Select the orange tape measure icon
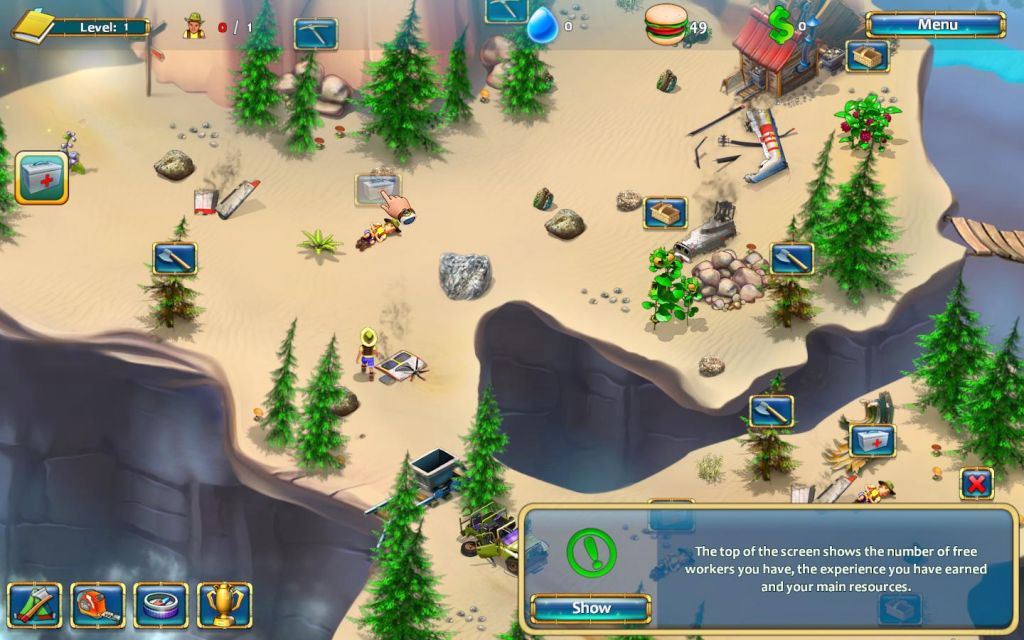The image size is (1024, 640). [97, 604]
